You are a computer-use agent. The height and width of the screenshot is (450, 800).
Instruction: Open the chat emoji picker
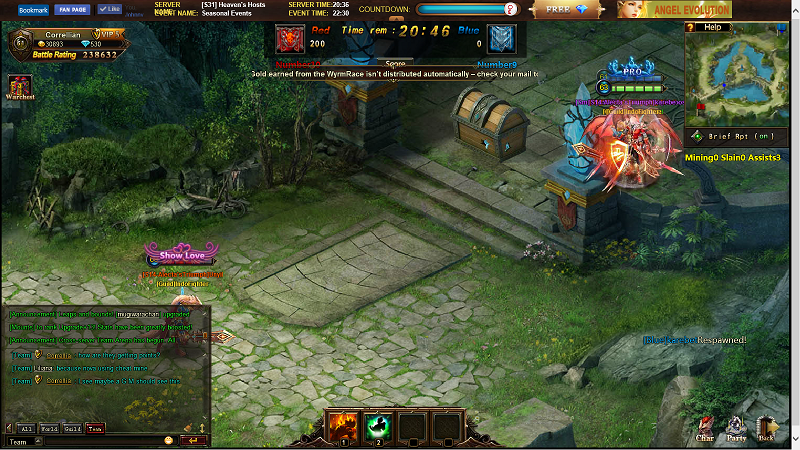(169, 441)
